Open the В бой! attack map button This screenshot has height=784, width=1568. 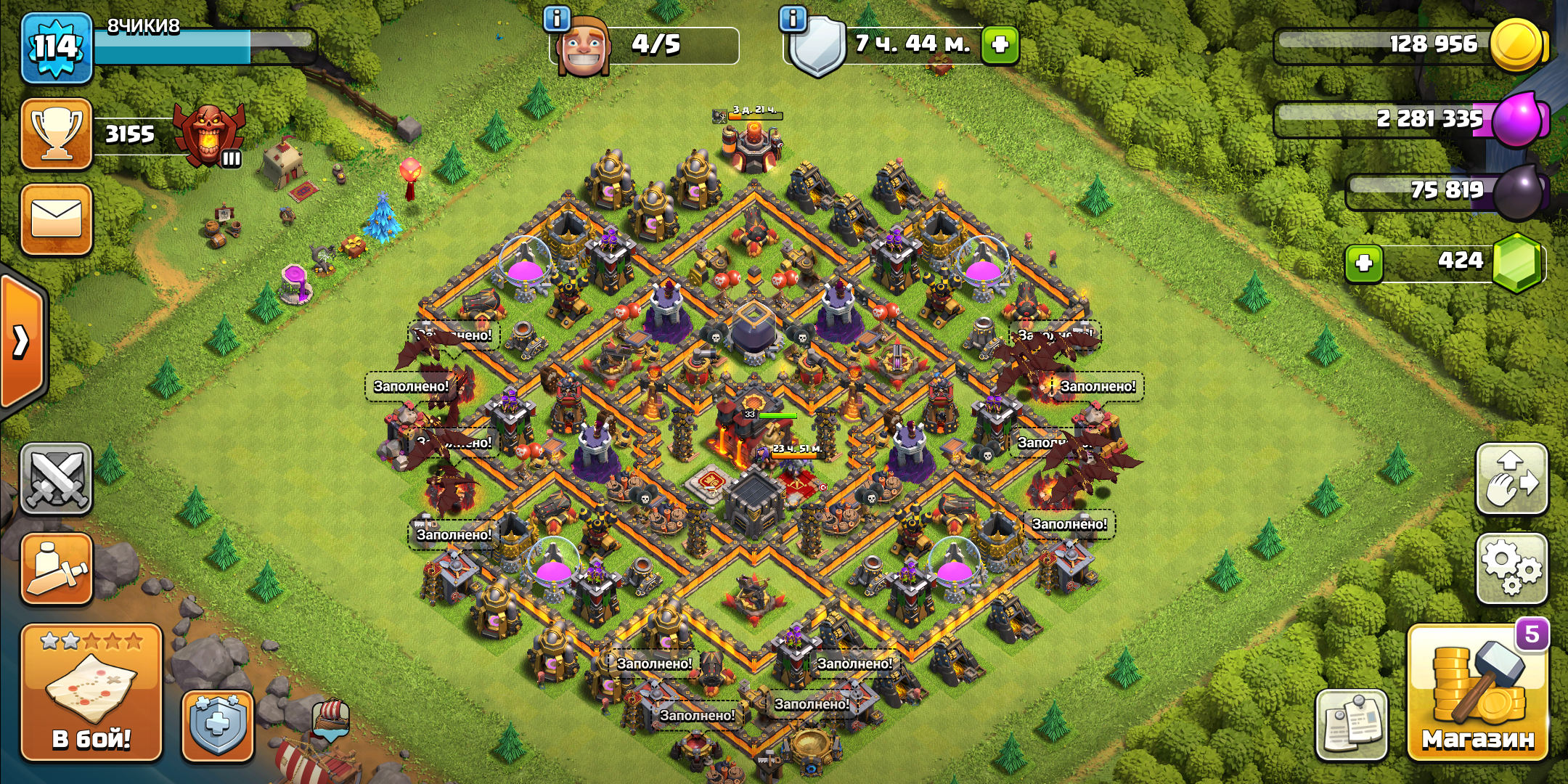tap(91, 692)
